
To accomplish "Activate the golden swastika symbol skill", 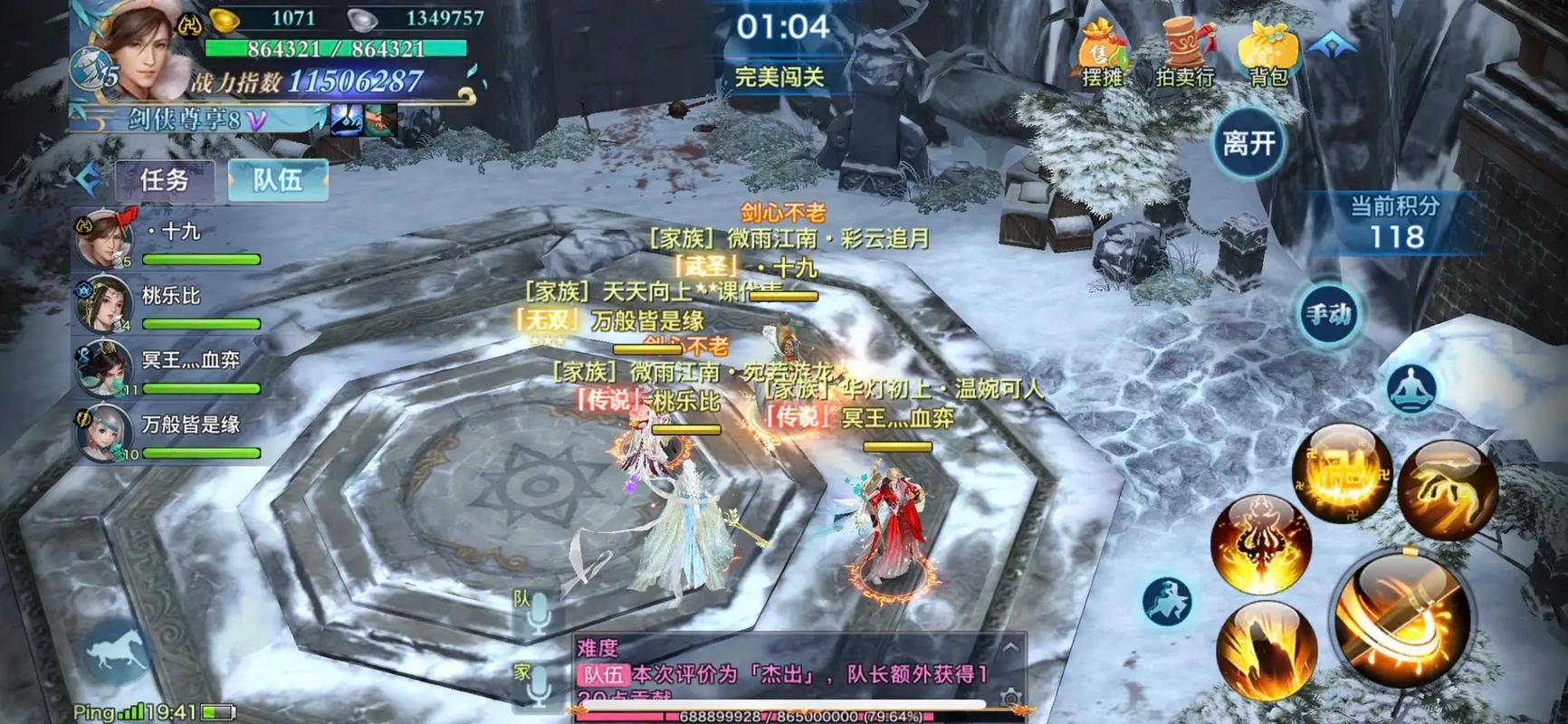I will coord(1342,471).
